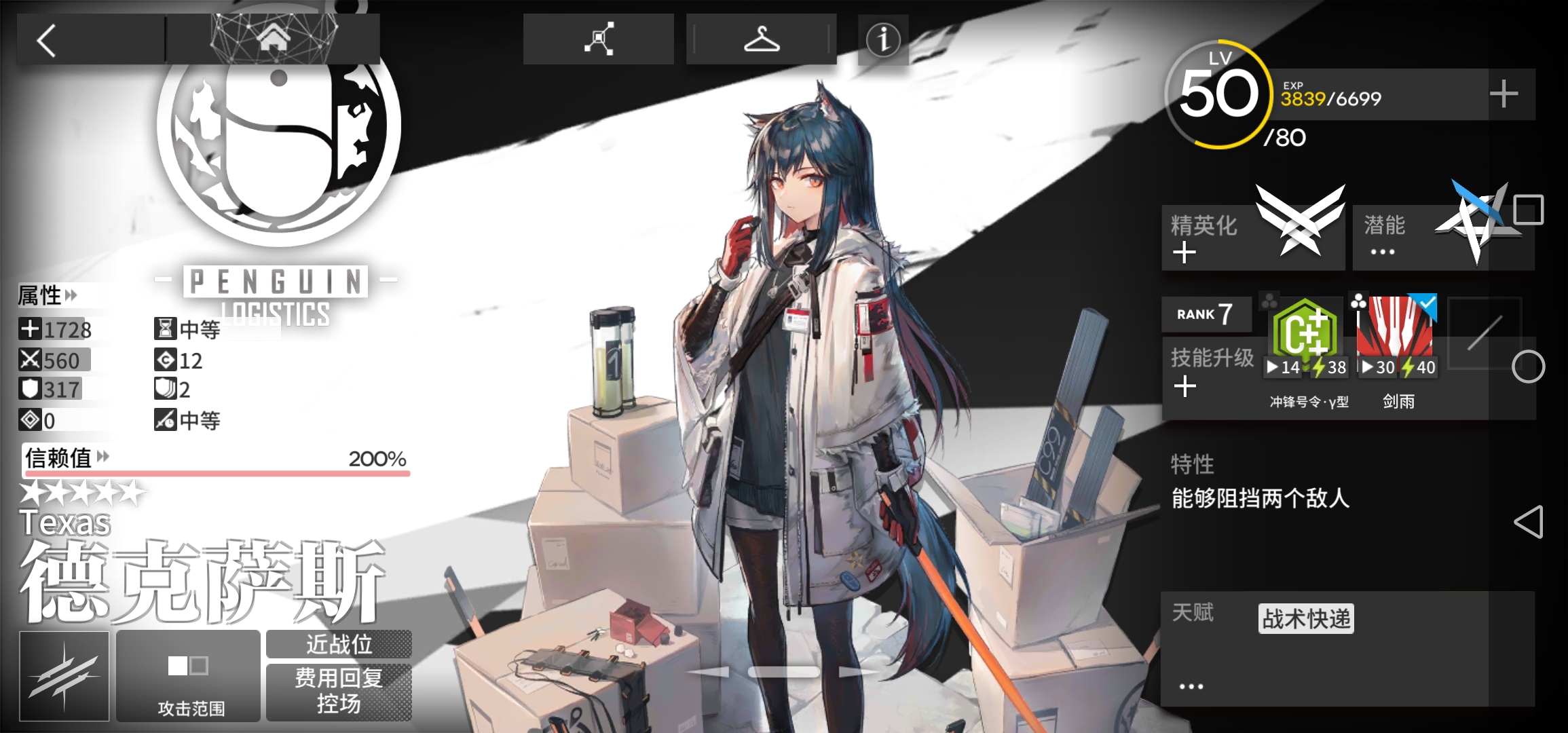Click the back arrow in the top-left corner

(46, 41)
